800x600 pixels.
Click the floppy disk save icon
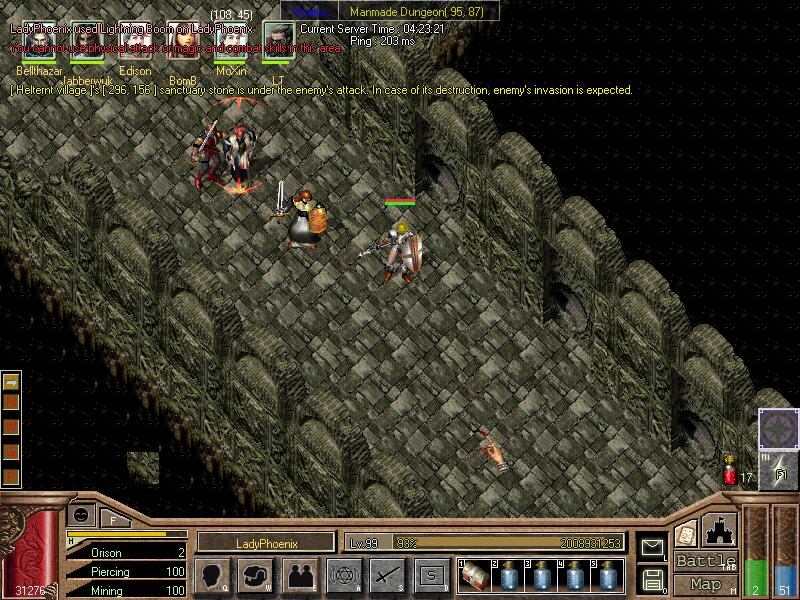click(652, 577)
